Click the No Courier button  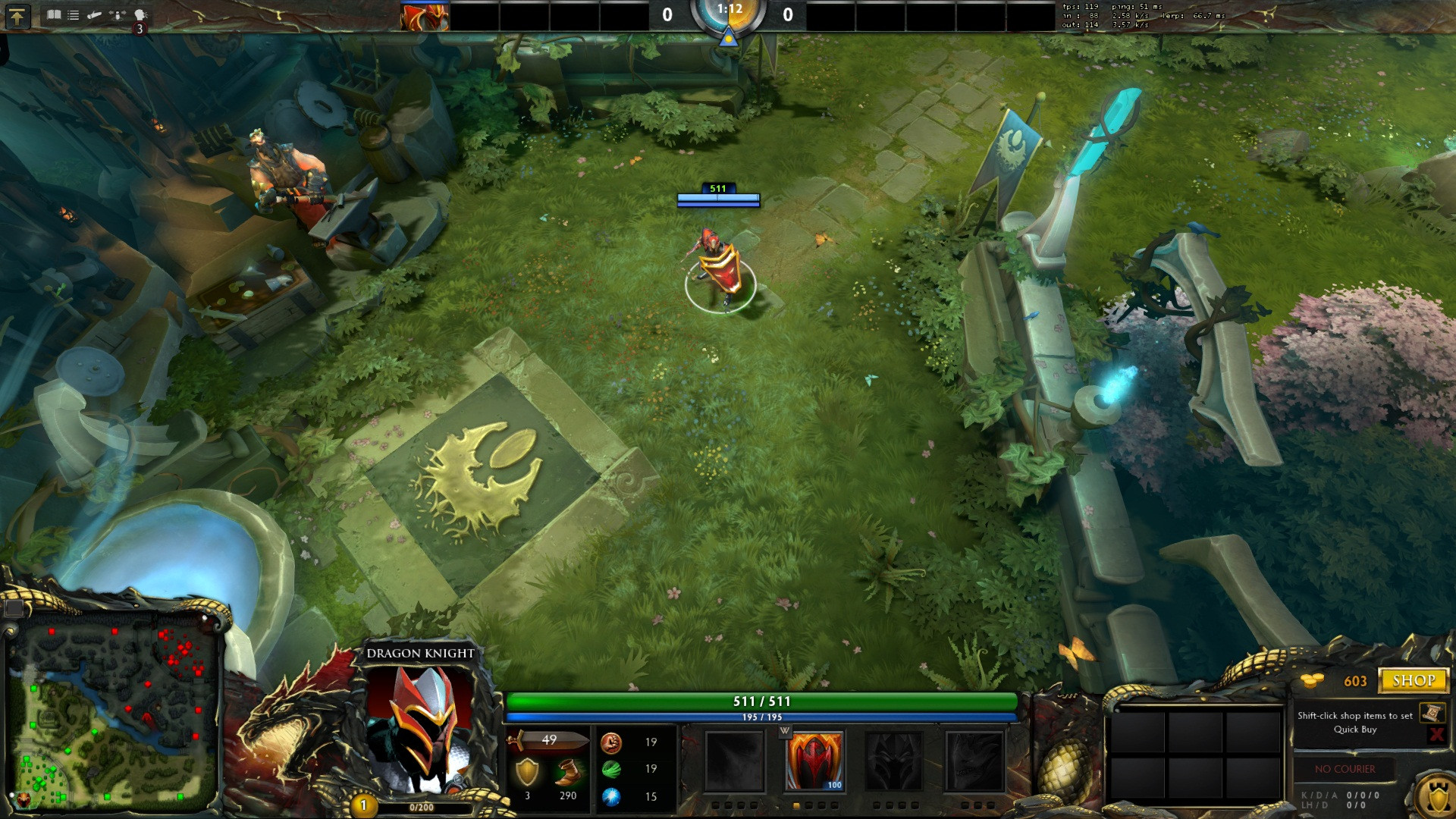pyautogui.click(x=1345, y=769)
